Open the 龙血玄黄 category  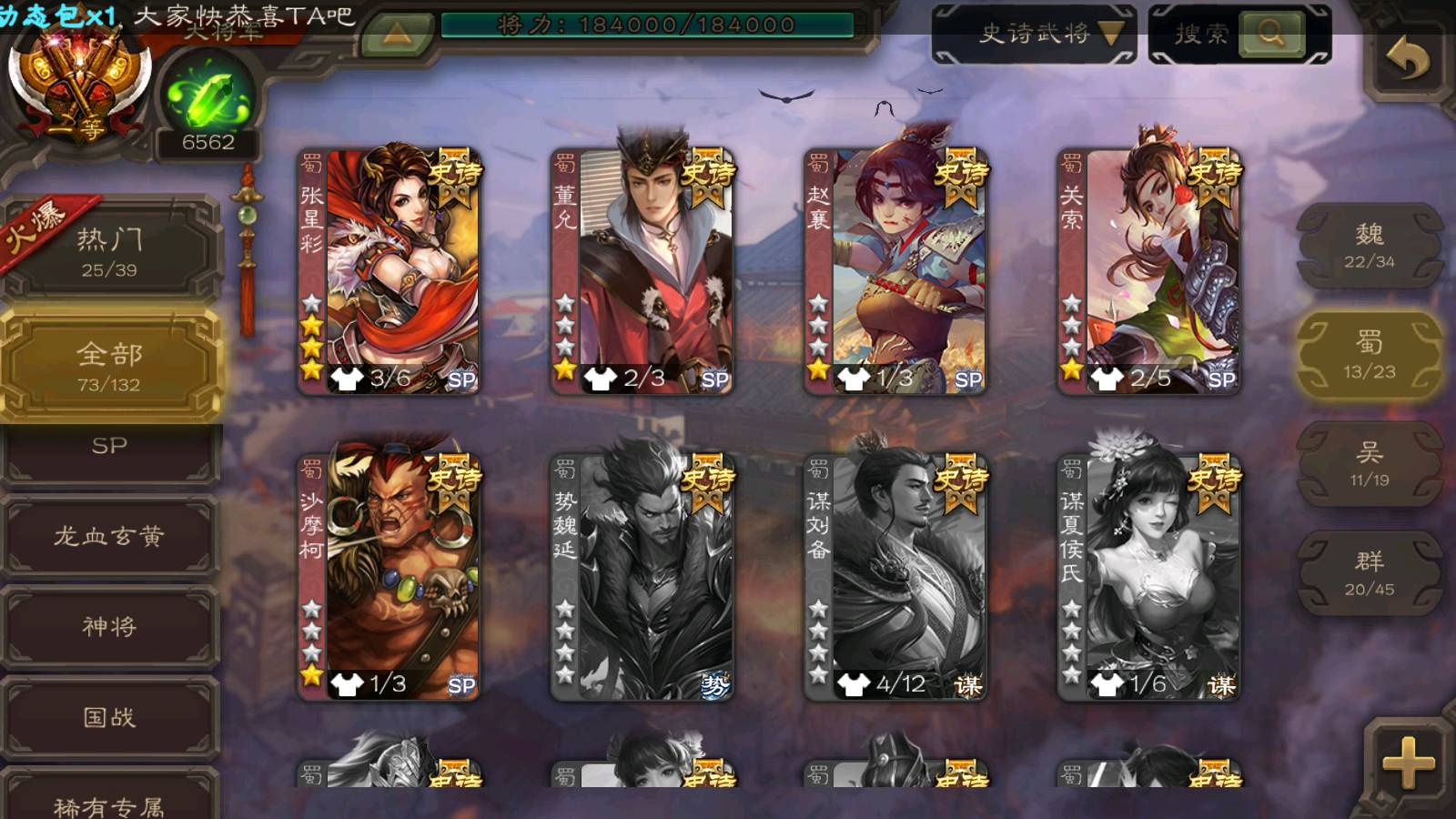[109, 536]
